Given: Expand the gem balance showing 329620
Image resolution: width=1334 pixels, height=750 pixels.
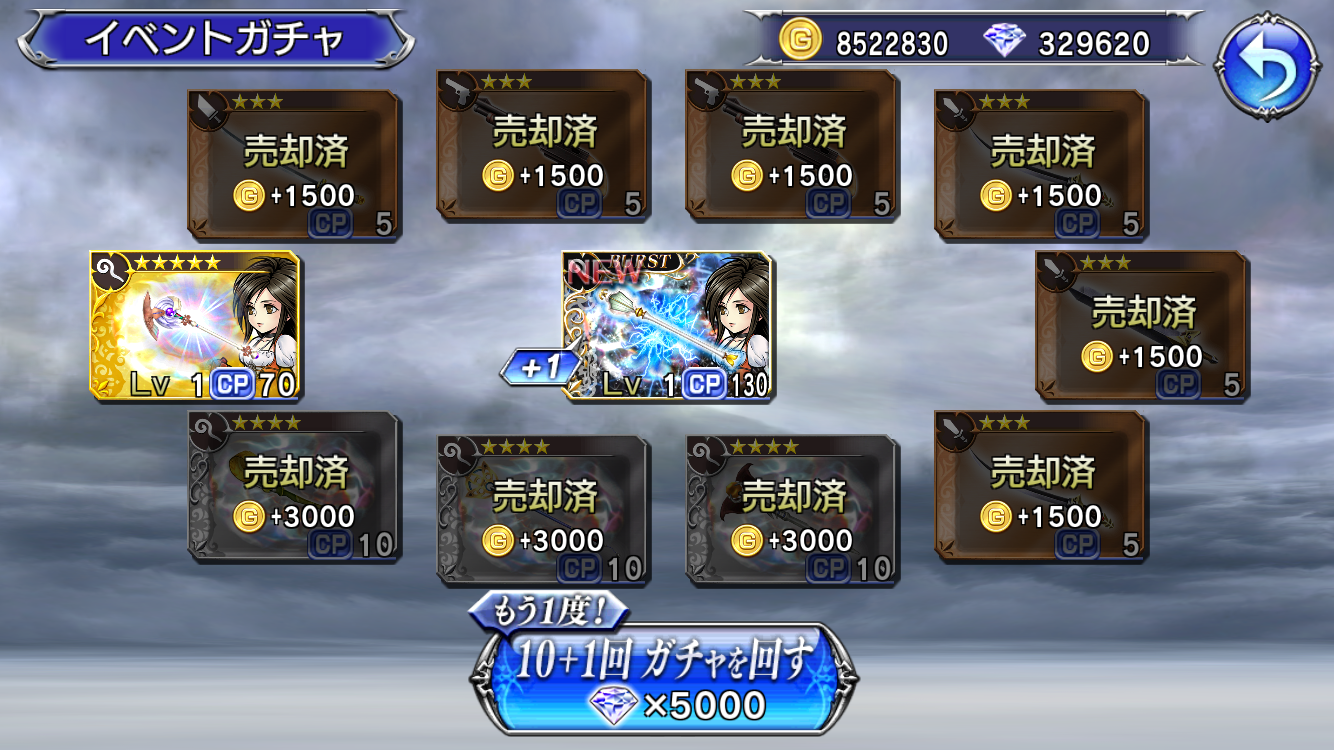Looking at the screenshot, I should tap(1096, 43).
